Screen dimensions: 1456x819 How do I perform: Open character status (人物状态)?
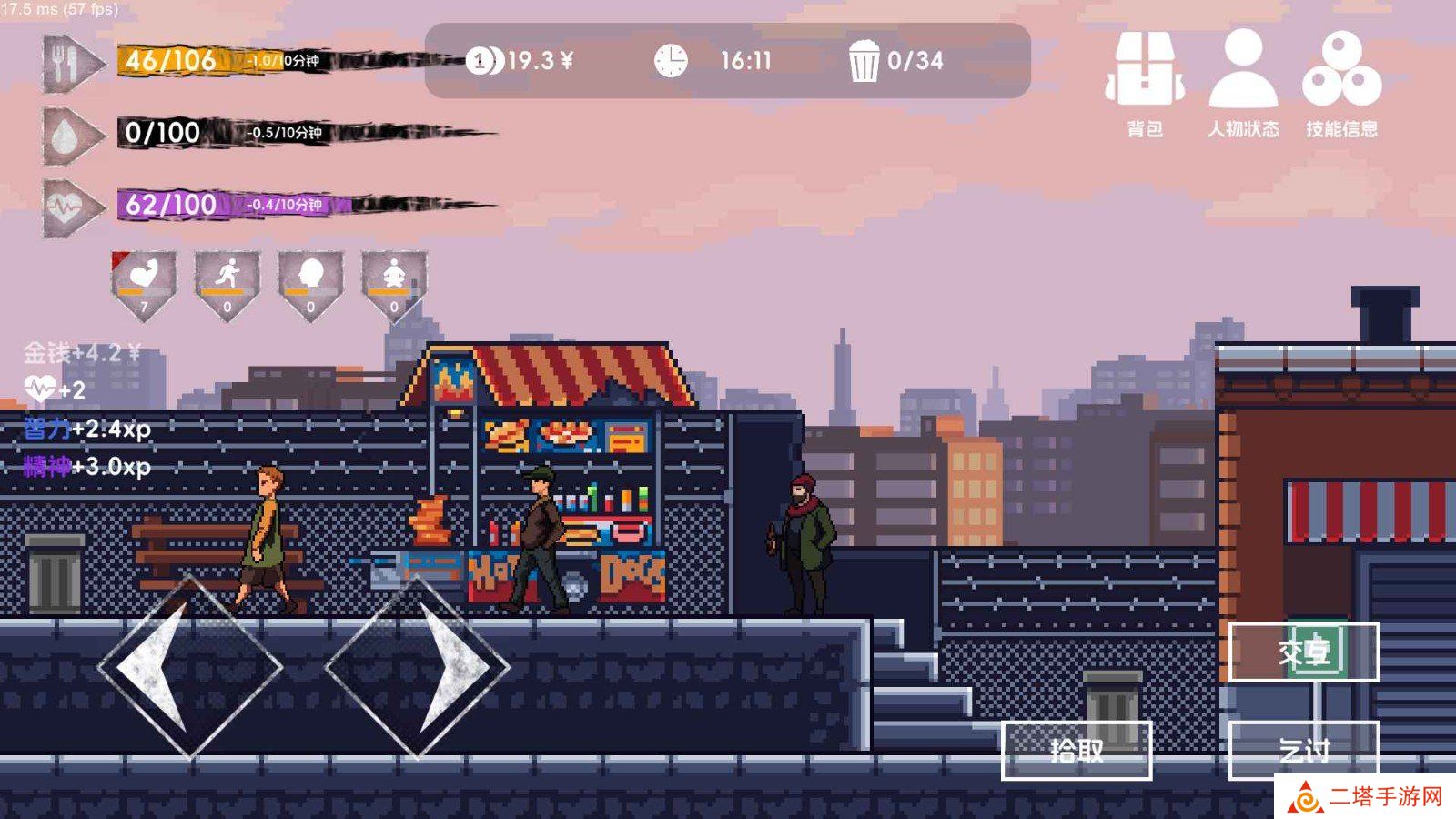[x=1243, y=83]
